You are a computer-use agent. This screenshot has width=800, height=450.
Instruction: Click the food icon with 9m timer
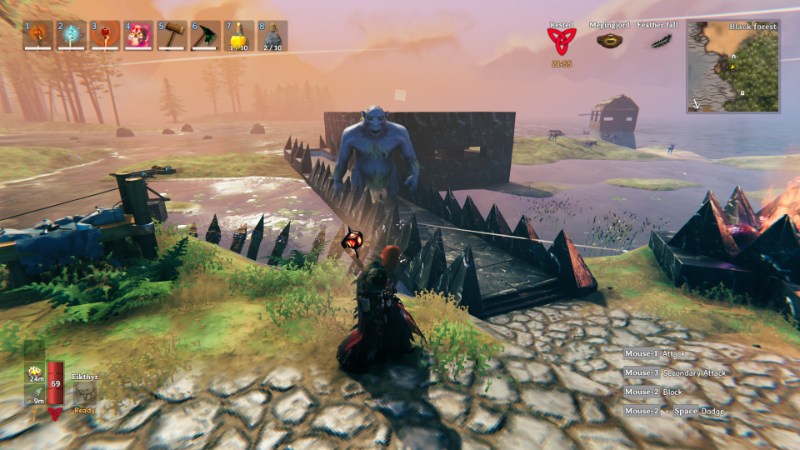pyautogui.click(x=34, y=395)
